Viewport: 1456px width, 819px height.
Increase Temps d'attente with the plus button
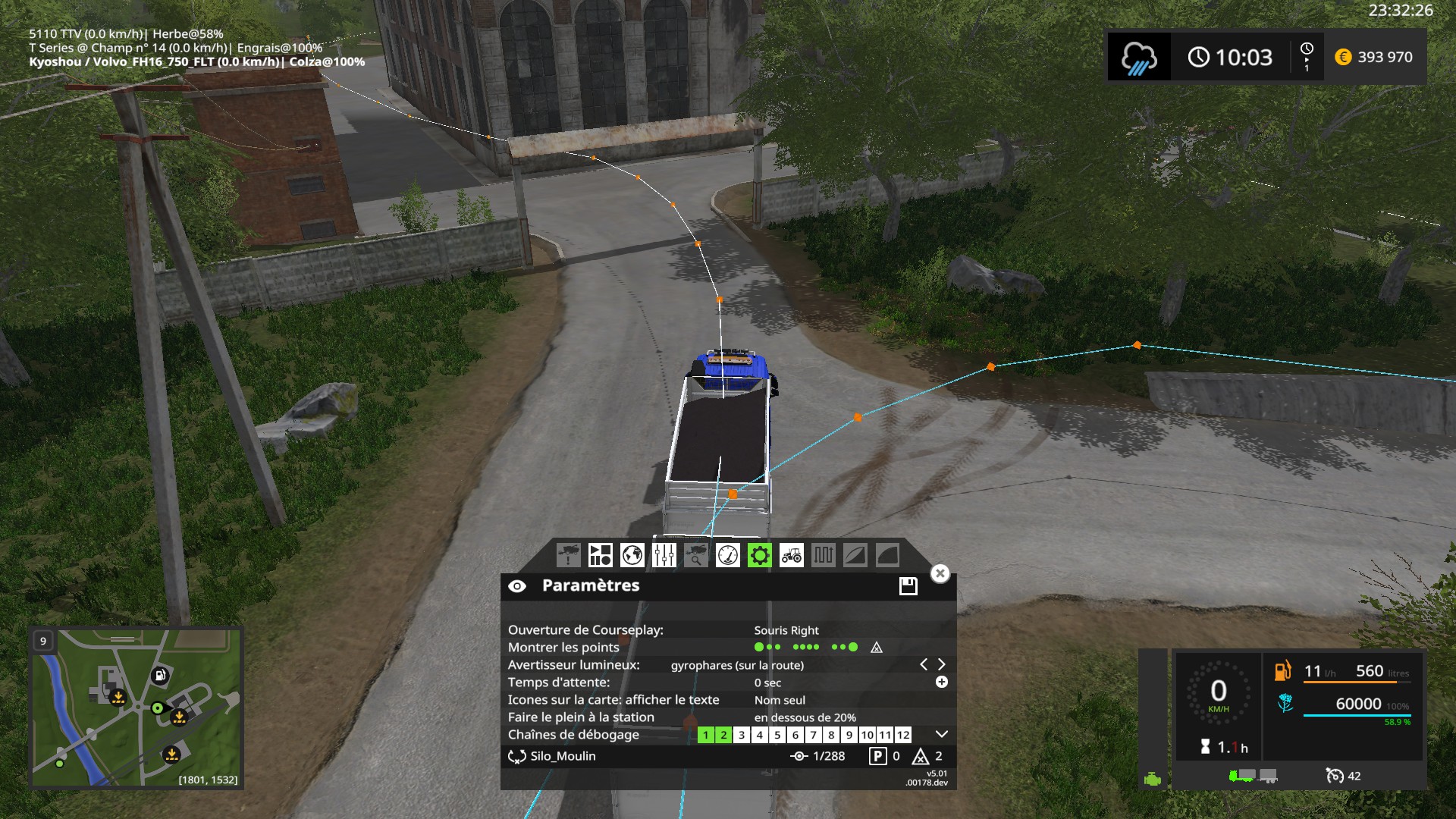click(x=941, y=682)
